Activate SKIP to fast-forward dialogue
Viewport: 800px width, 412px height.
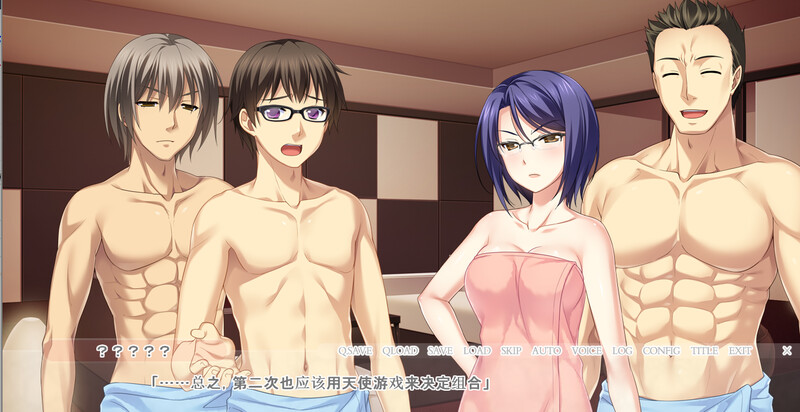coord(511,351)
